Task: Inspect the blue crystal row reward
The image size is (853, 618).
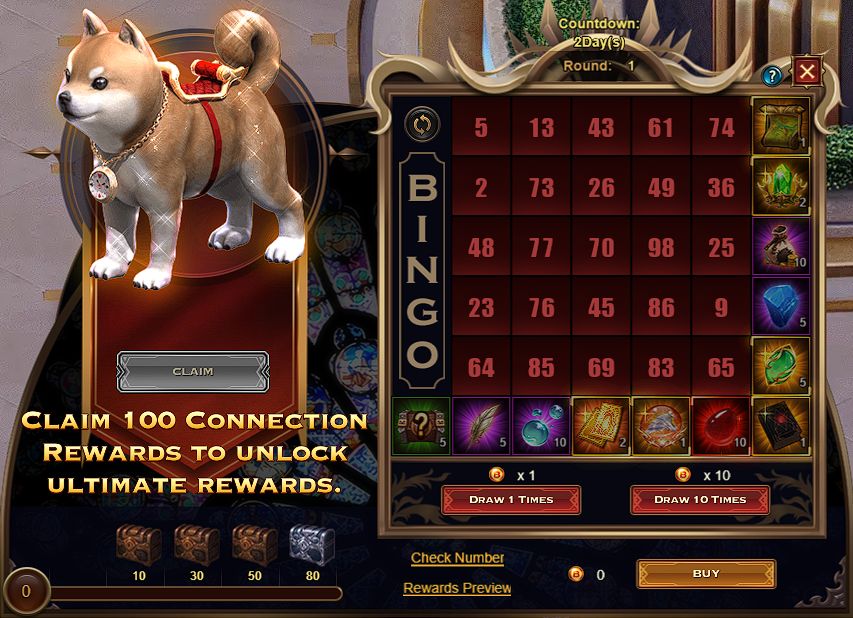Action: (x=781, y=306)
